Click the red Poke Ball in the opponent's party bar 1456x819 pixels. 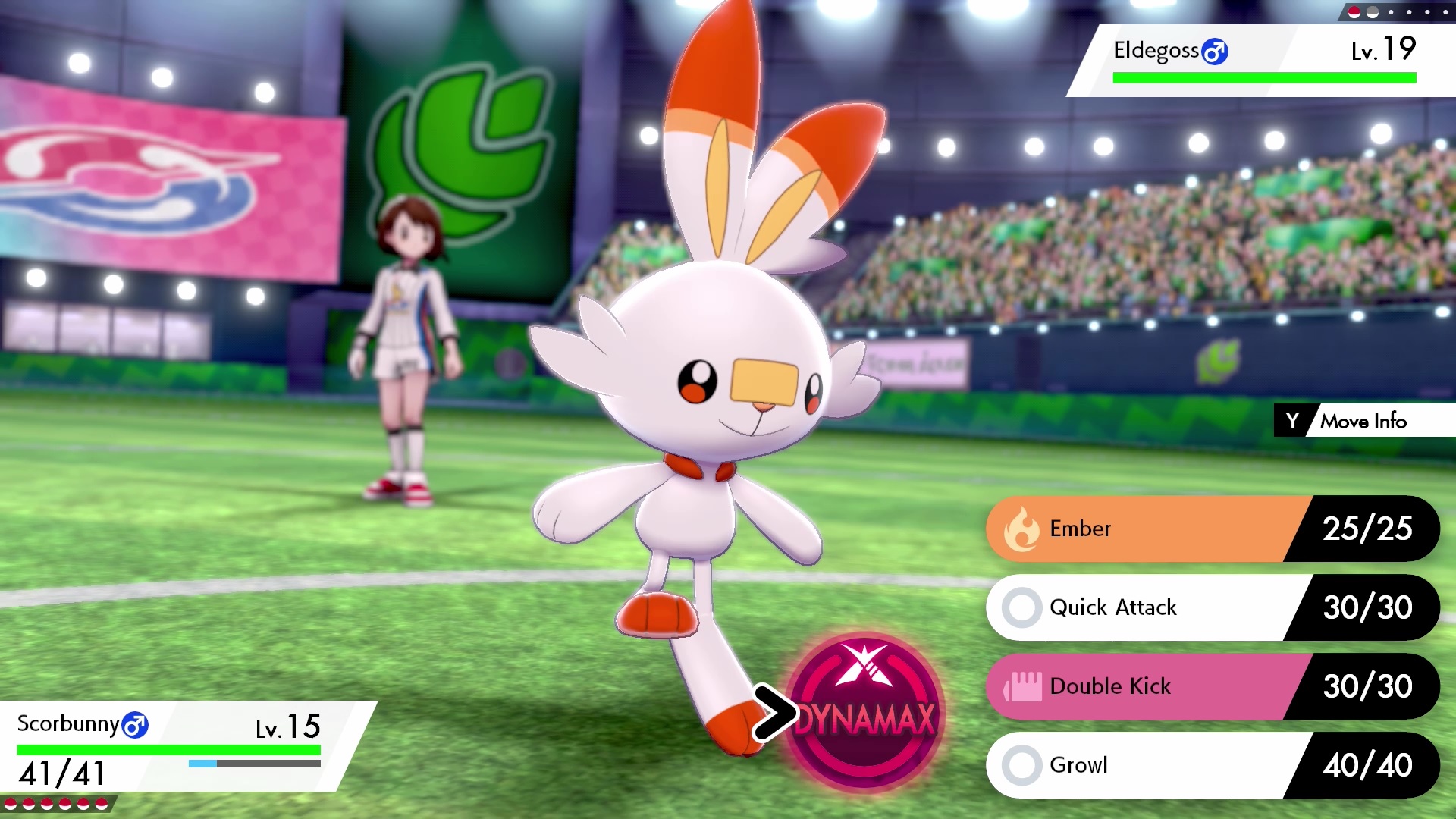pos(1354,14)
